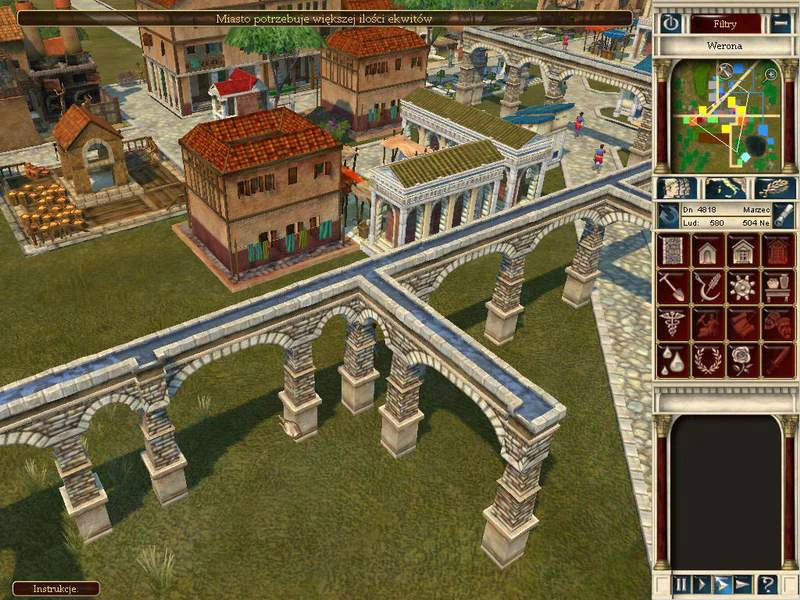The width and height of the screenshot is (800, 600).
Task: Choose the small house housing category
Action: coord(708,252)
